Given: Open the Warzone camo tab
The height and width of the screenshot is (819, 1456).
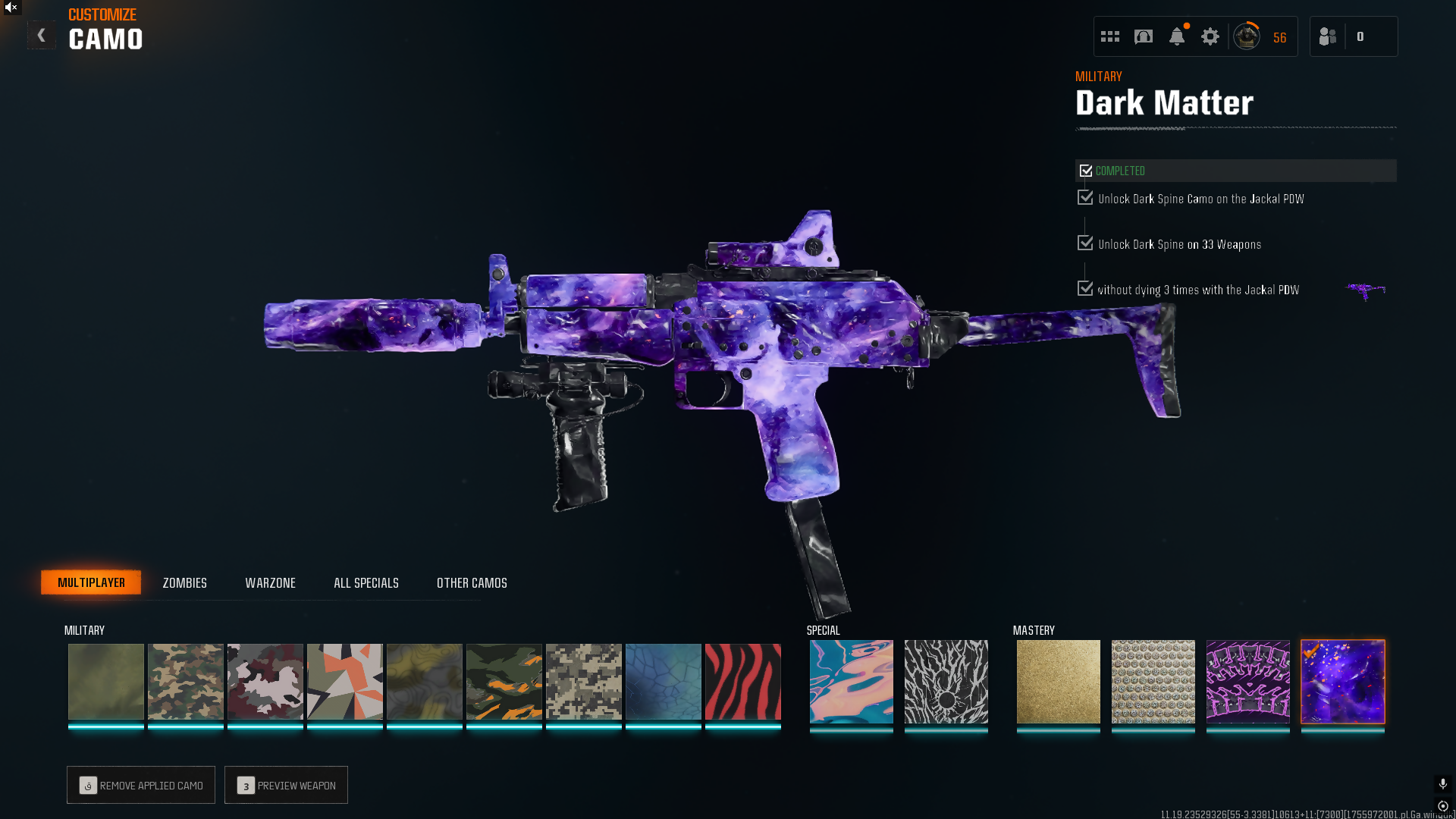Looking at the screenshot, I should point(270,582).
